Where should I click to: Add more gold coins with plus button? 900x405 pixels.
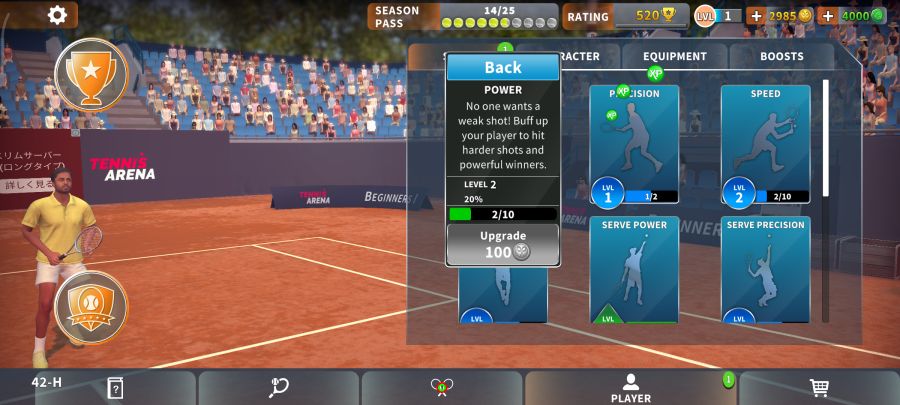pos(756,16)
